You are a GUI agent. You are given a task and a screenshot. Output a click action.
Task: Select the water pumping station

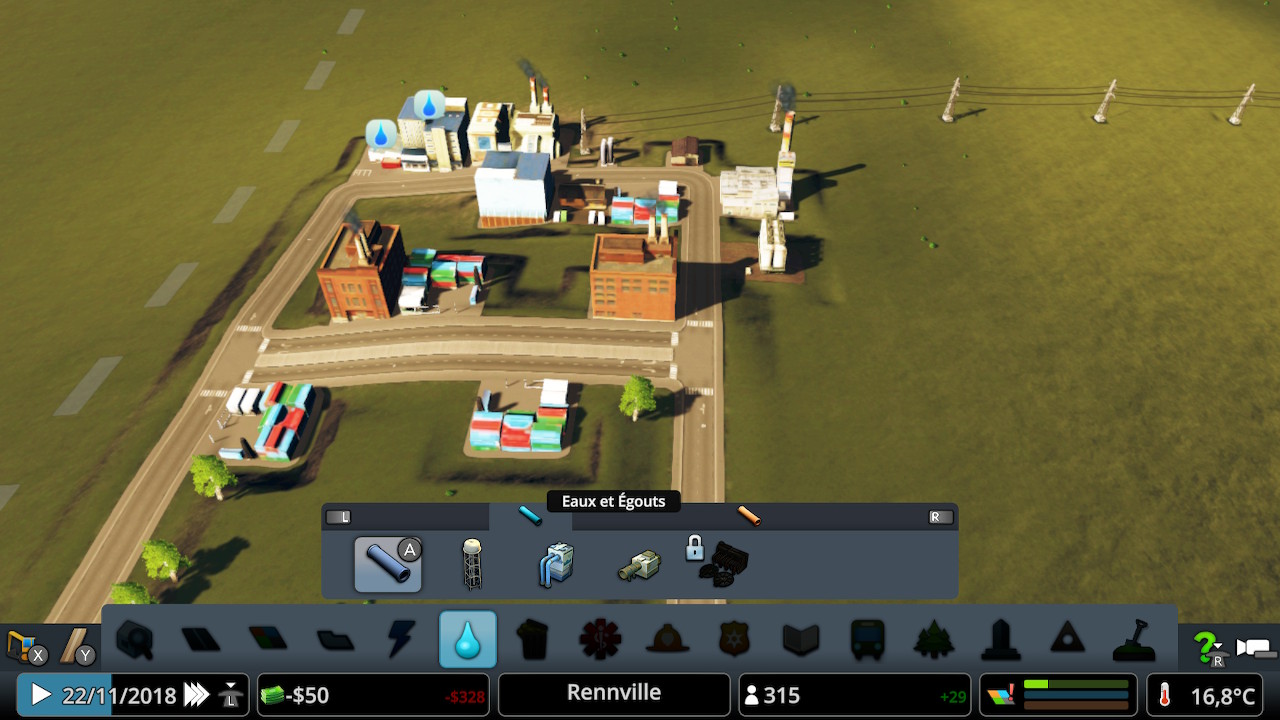point(556,564)
